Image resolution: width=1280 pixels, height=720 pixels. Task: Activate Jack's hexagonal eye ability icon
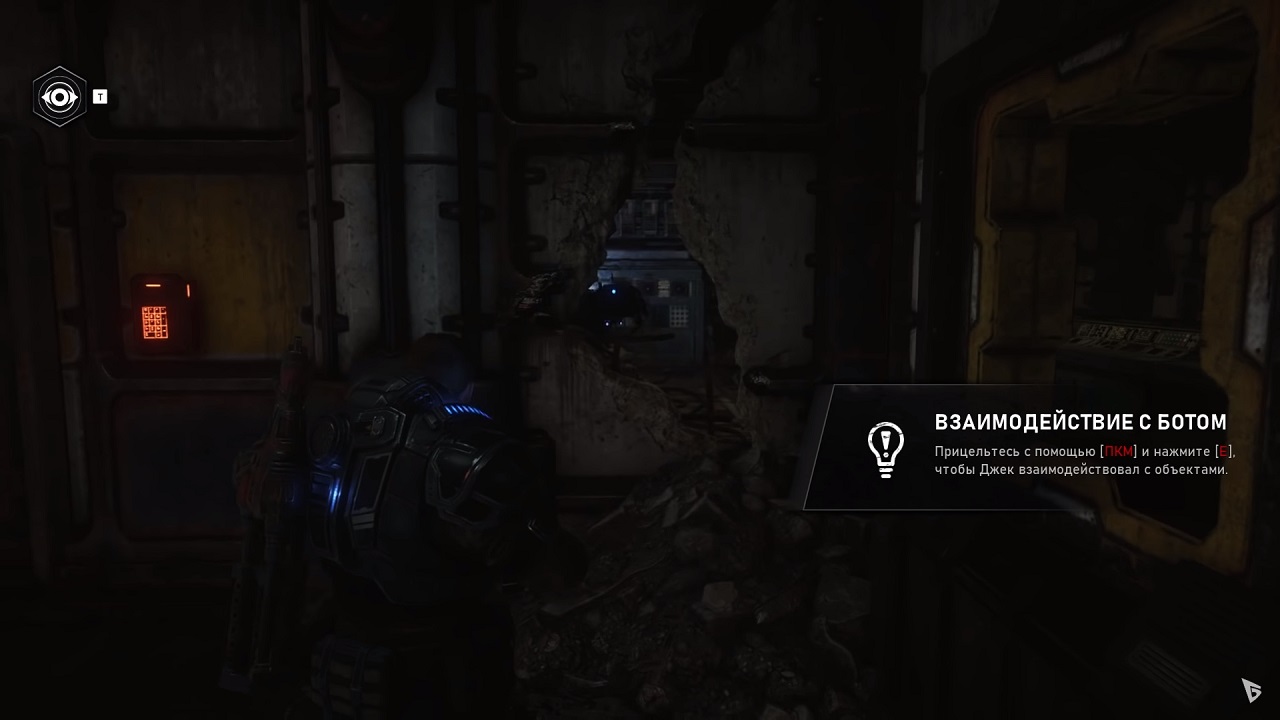[x=59, y=97]
